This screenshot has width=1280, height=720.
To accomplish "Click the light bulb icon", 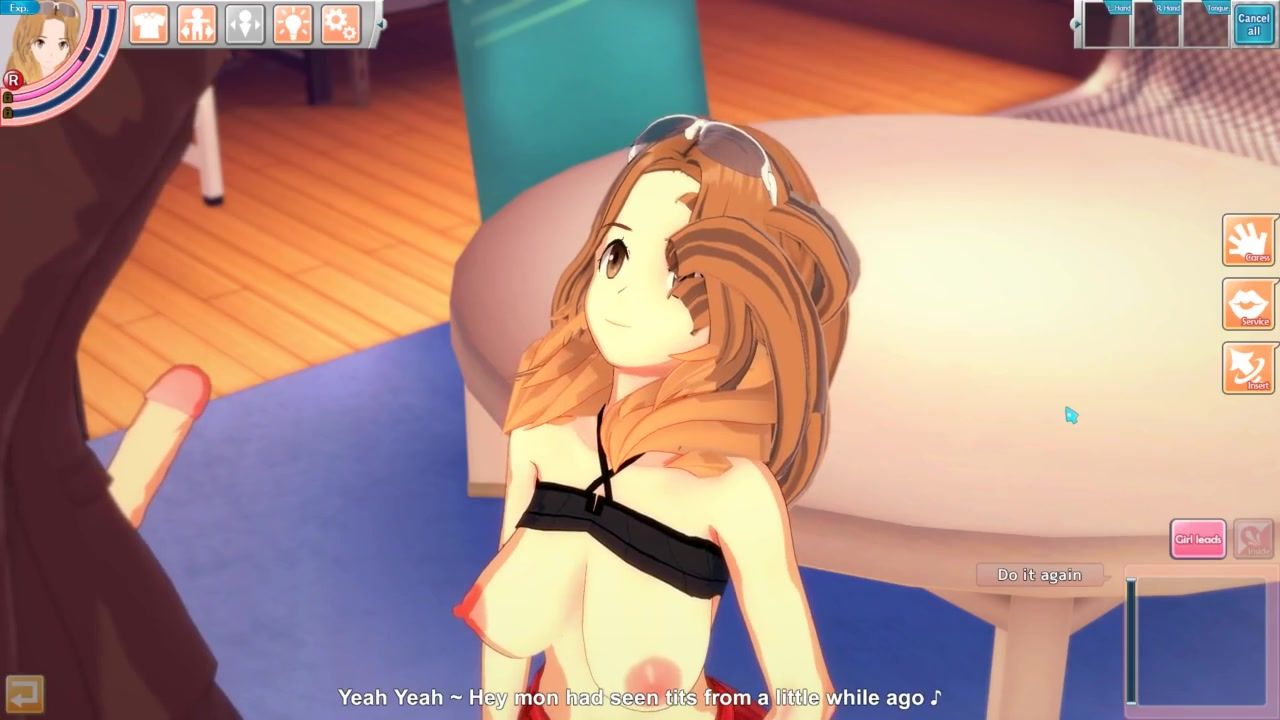I will (x=293, y=24).
